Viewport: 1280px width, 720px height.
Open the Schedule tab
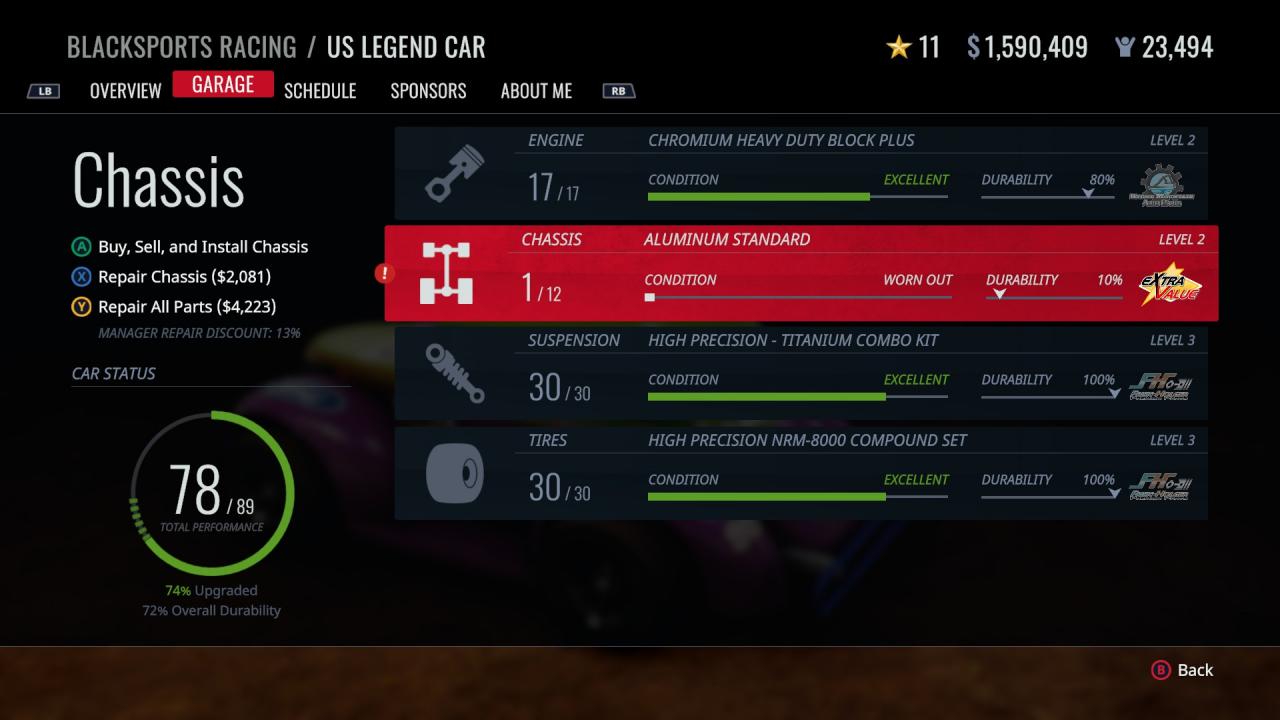[320, 91]
